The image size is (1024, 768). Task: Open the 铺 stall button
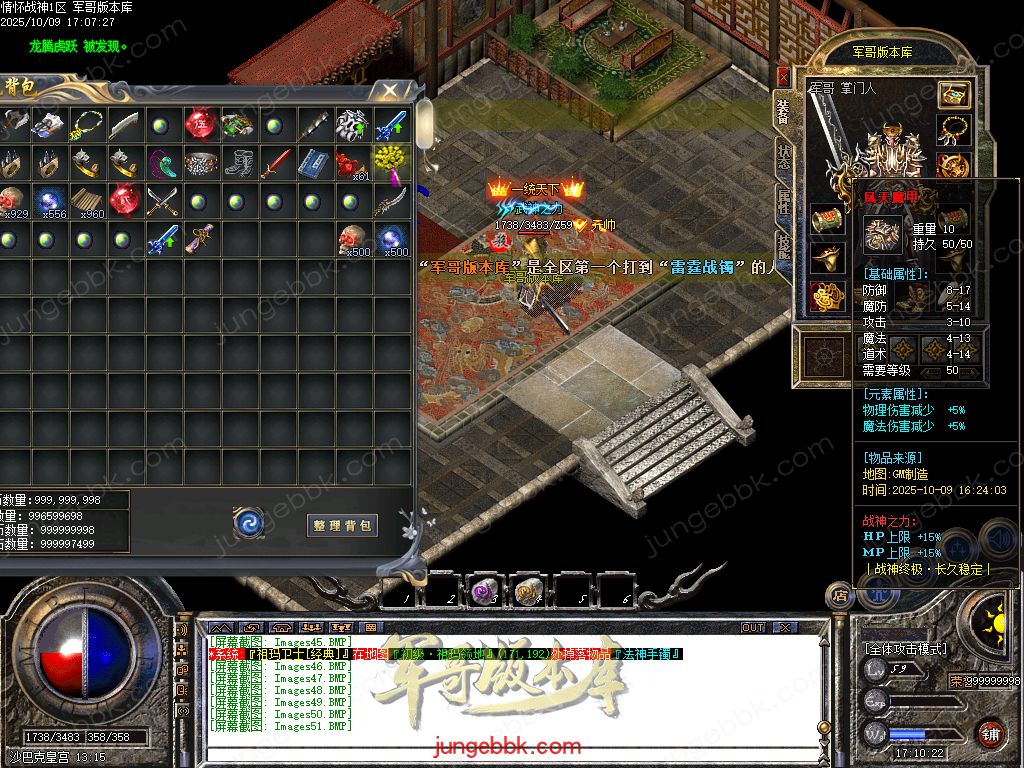pos(990,734)
